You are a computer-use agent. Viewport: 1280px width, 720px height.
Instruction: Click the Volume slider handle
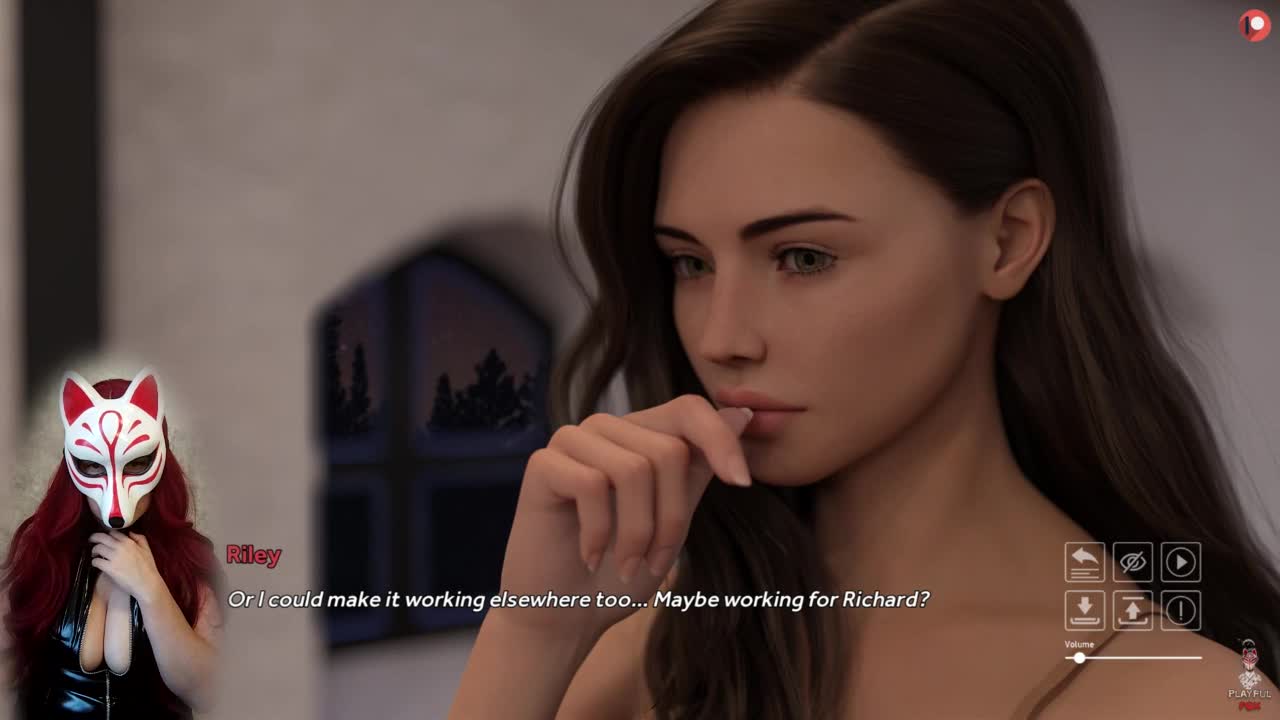pyautogui.click(x=1079, y=658)
